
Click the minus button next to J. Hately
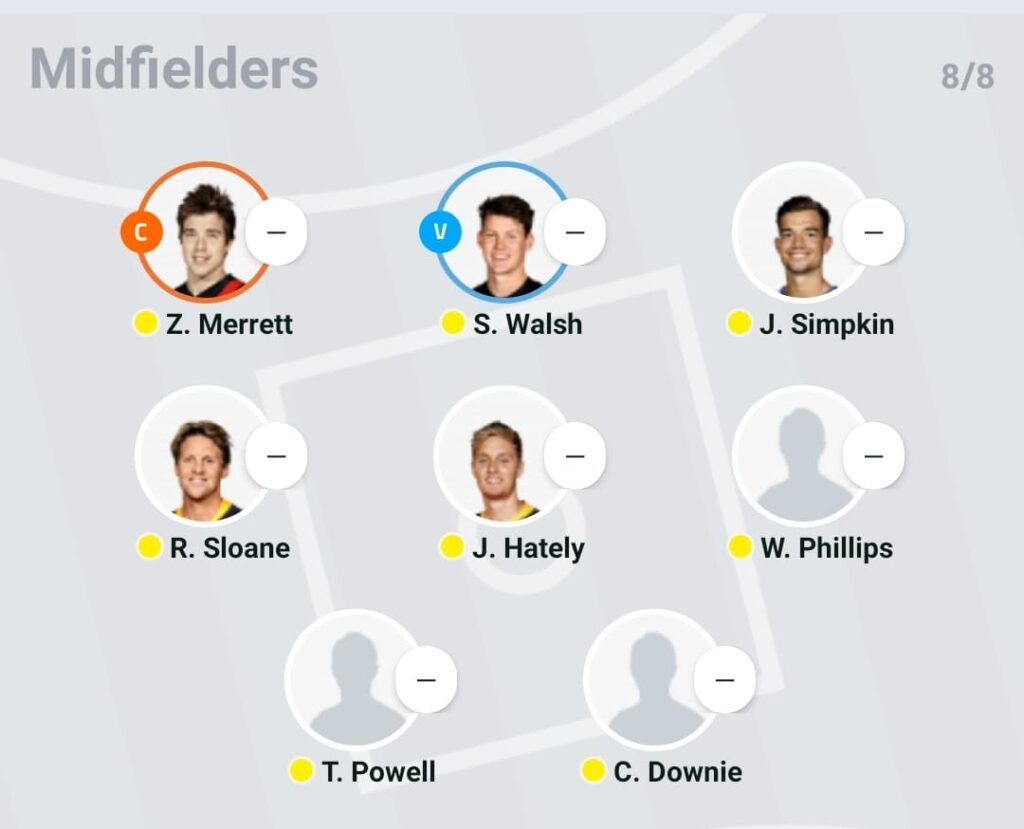point(575,456)
